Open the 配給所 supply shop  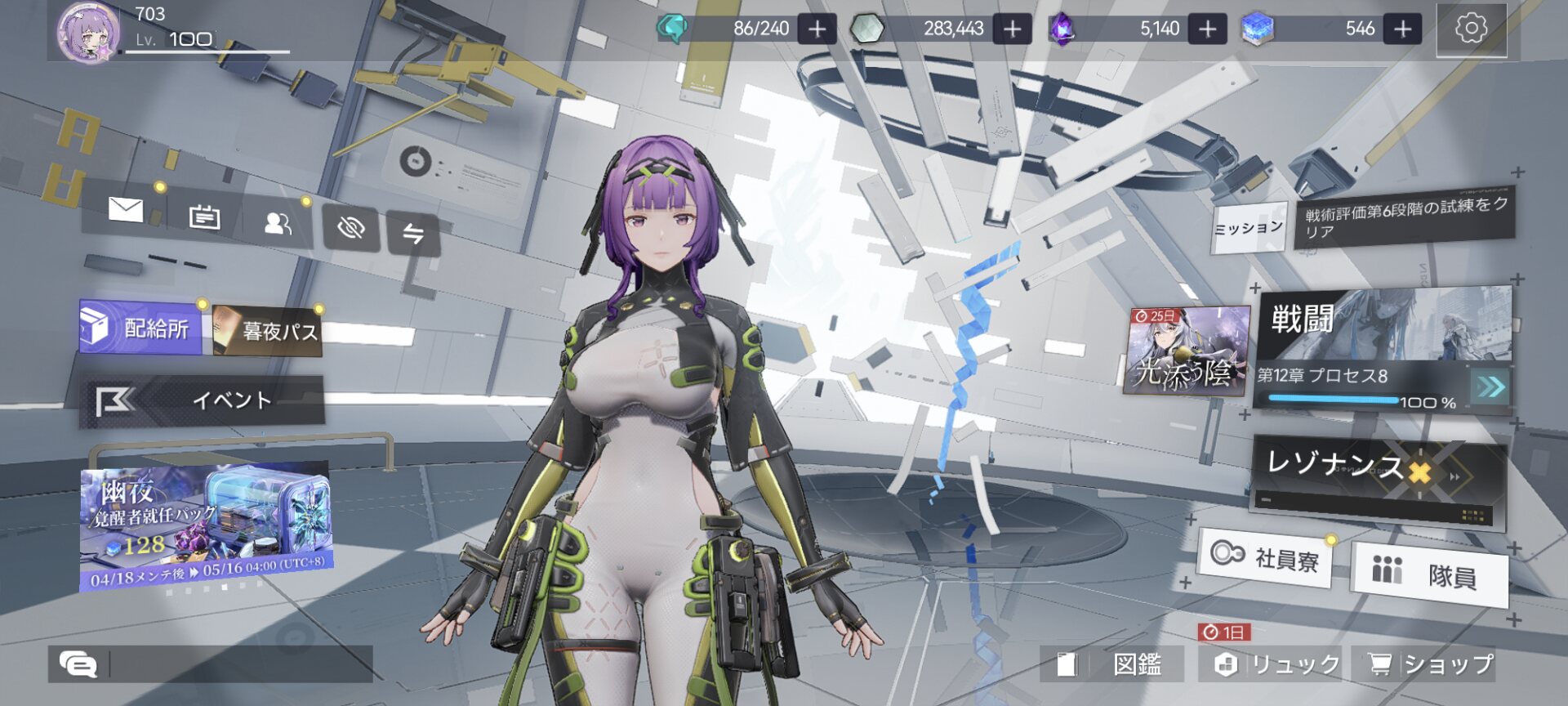[140, 327]
